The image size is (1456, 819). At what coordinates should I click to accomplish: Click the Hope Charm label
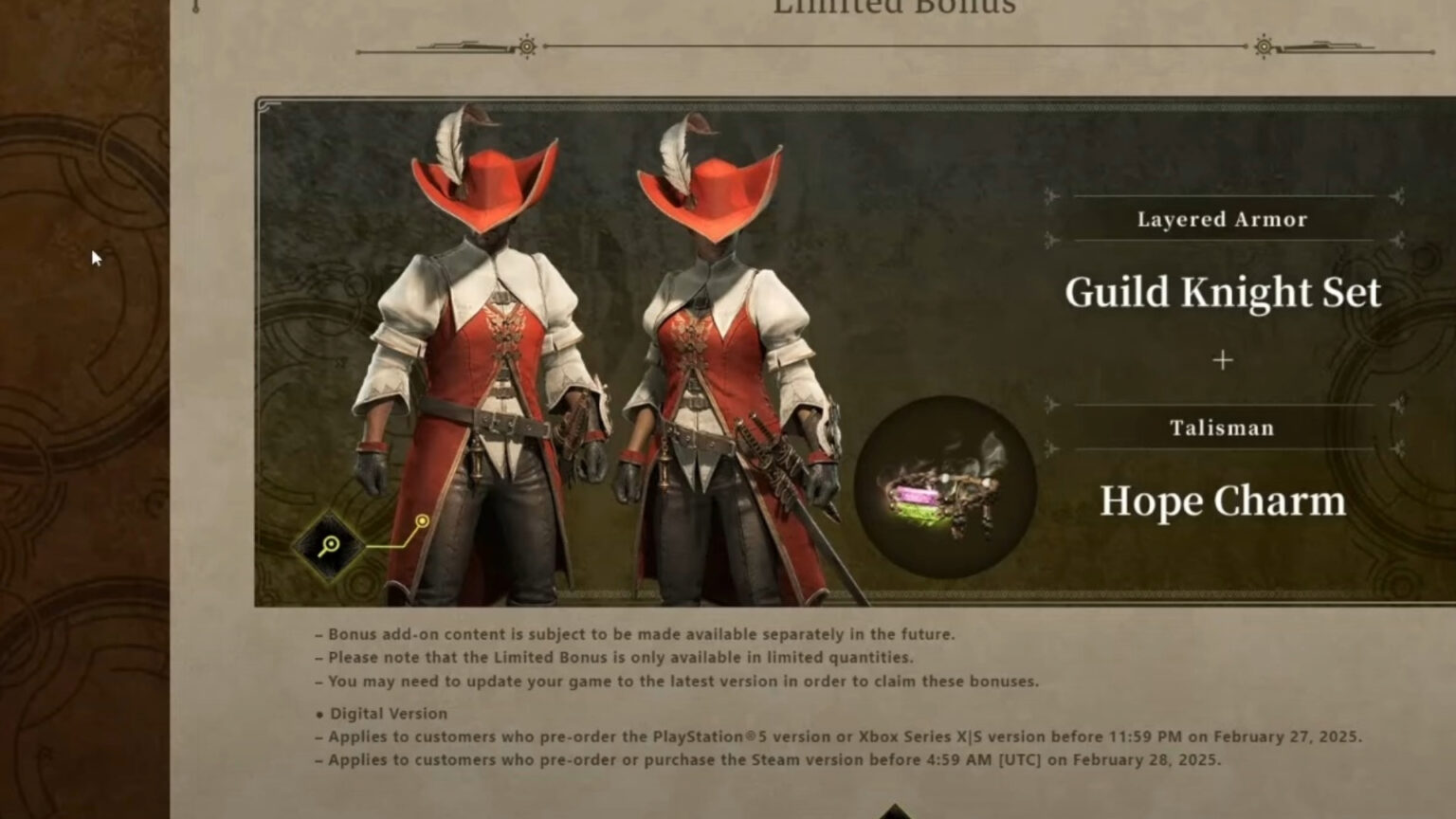click(x=1223, y=500)
